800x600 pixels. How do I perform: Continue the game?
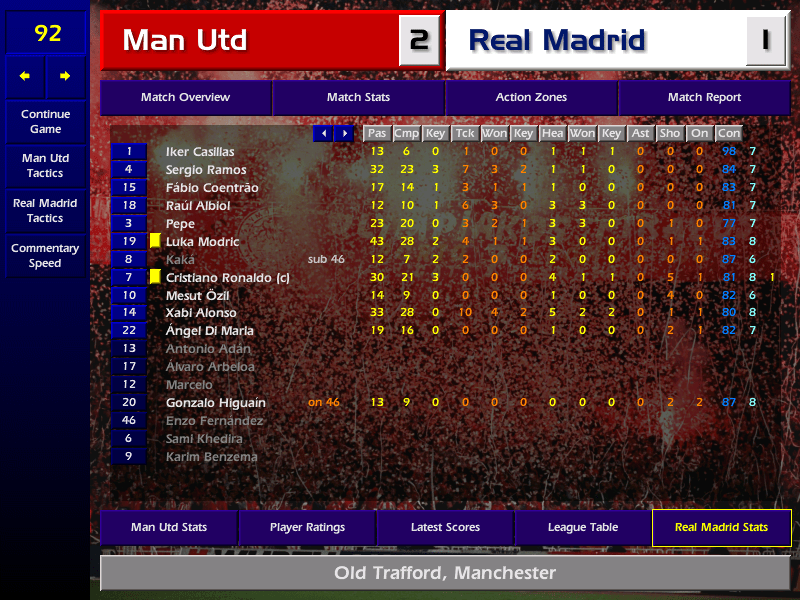pos(45,121)
